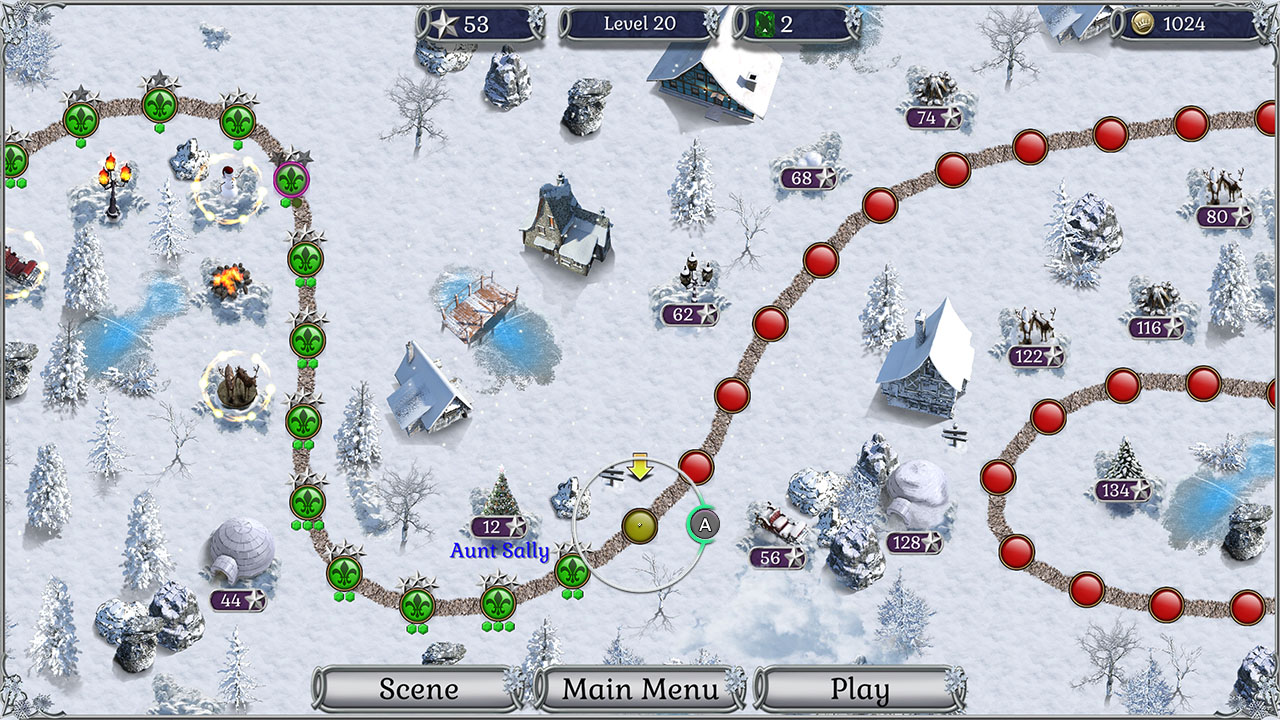Click the green fleur-de-lis level highlighted in pink
Image resolution: width=1280 pixels, height=720 pixels.
point(291,180)
